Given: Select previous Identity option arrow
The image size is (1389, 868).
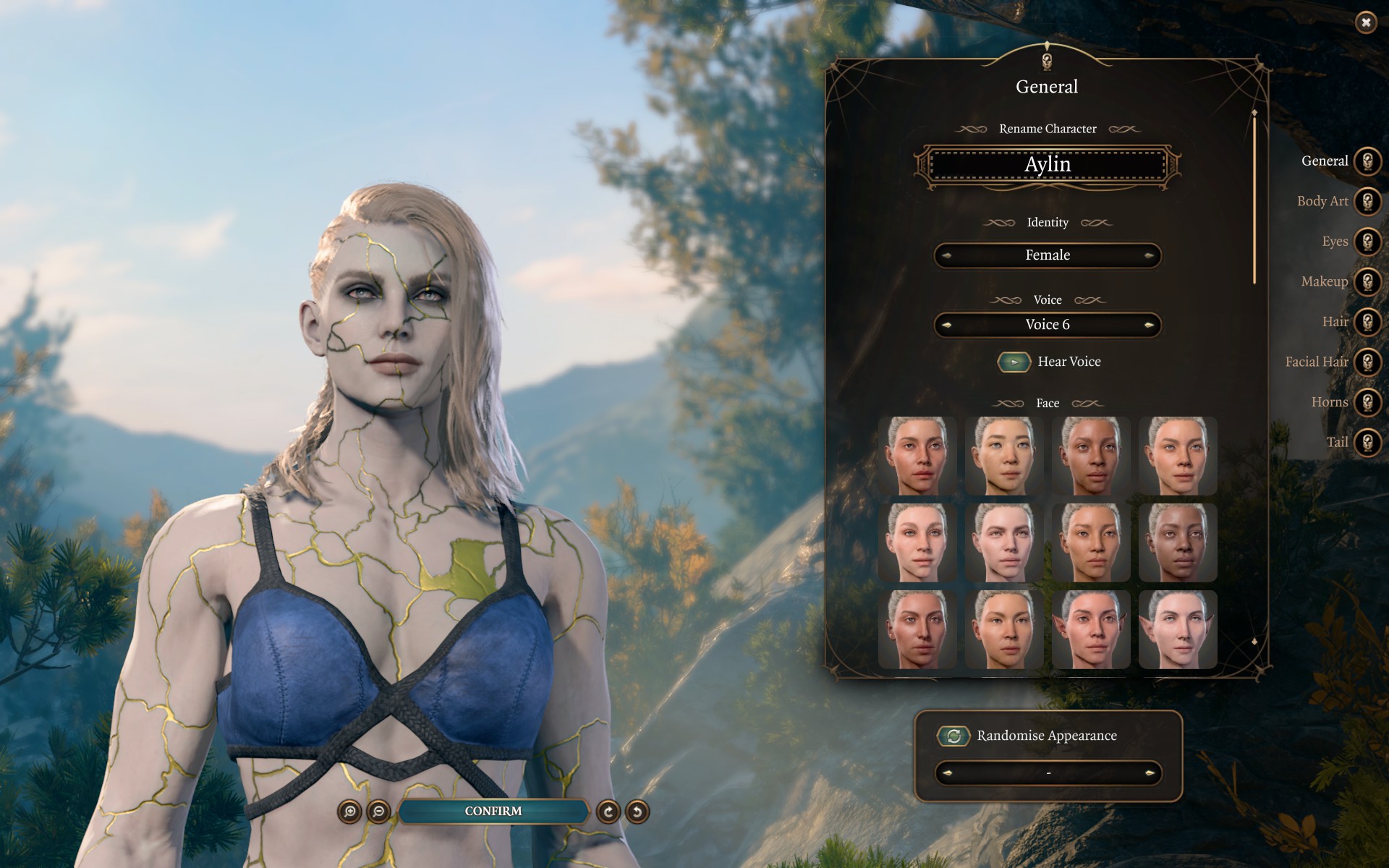Looking at the screenshot, I should click(x=946, y=255).
